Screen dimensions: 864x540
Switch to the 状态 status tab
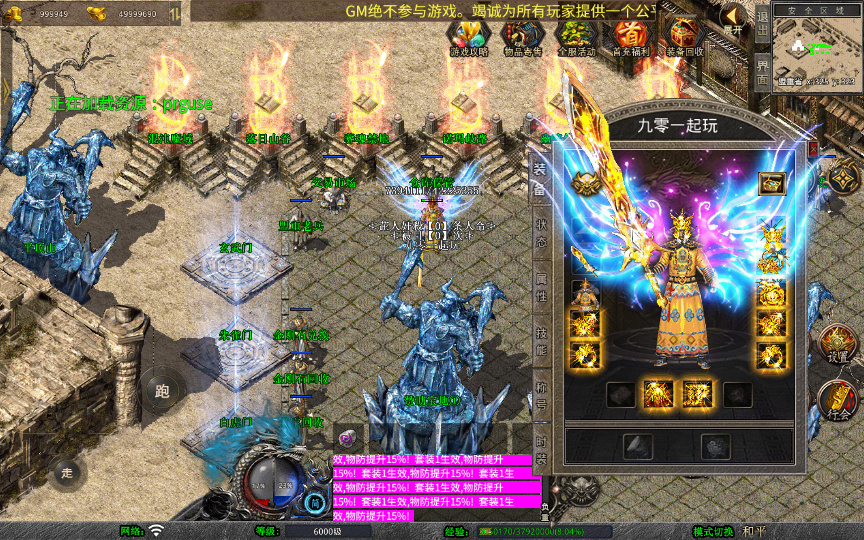pyautogui.click(x=540, y=231)
